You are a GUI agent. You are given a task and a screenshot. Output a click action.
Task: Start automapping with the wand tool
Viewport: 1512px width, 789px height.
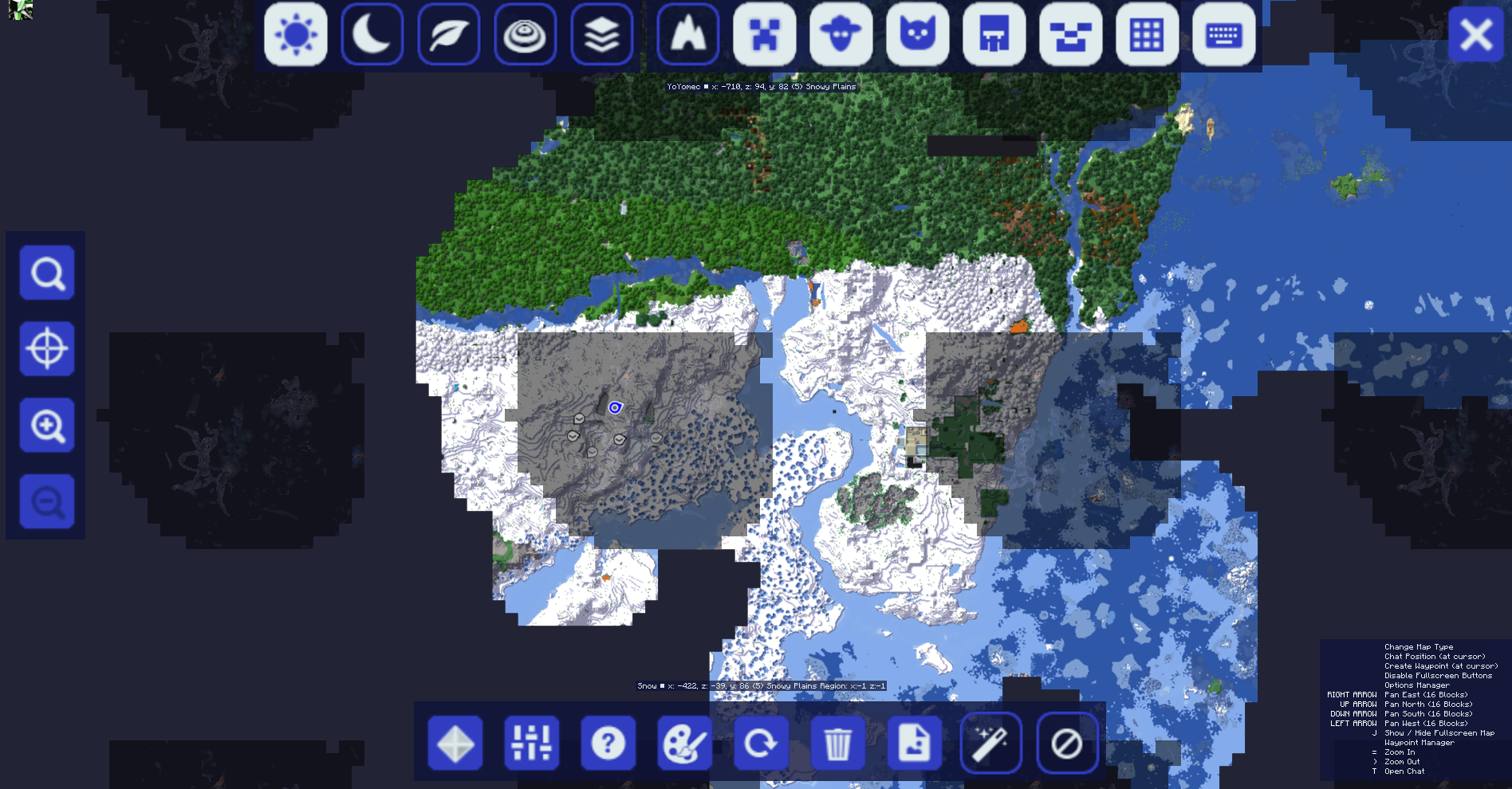991,743
